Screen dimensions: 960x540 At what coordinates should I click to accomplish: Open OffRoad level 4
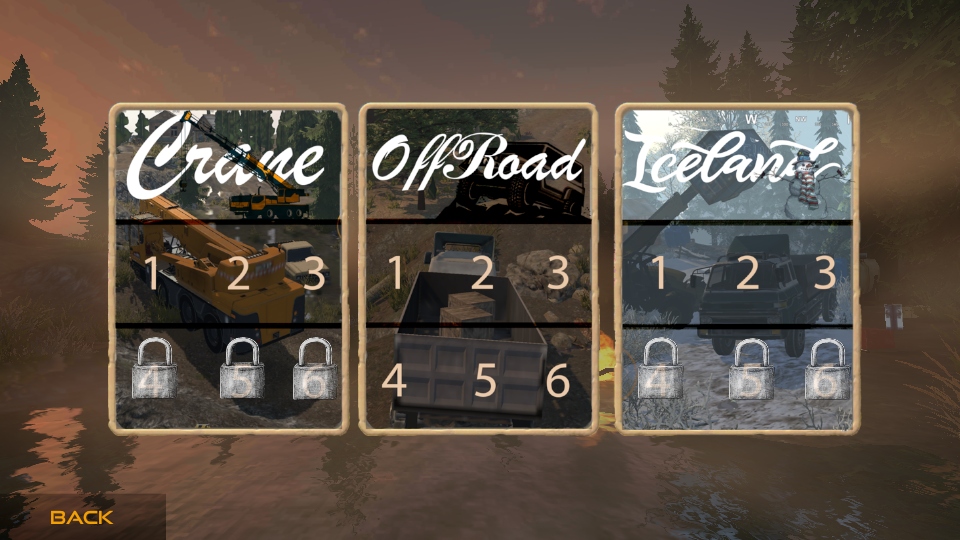pos(395,380)
